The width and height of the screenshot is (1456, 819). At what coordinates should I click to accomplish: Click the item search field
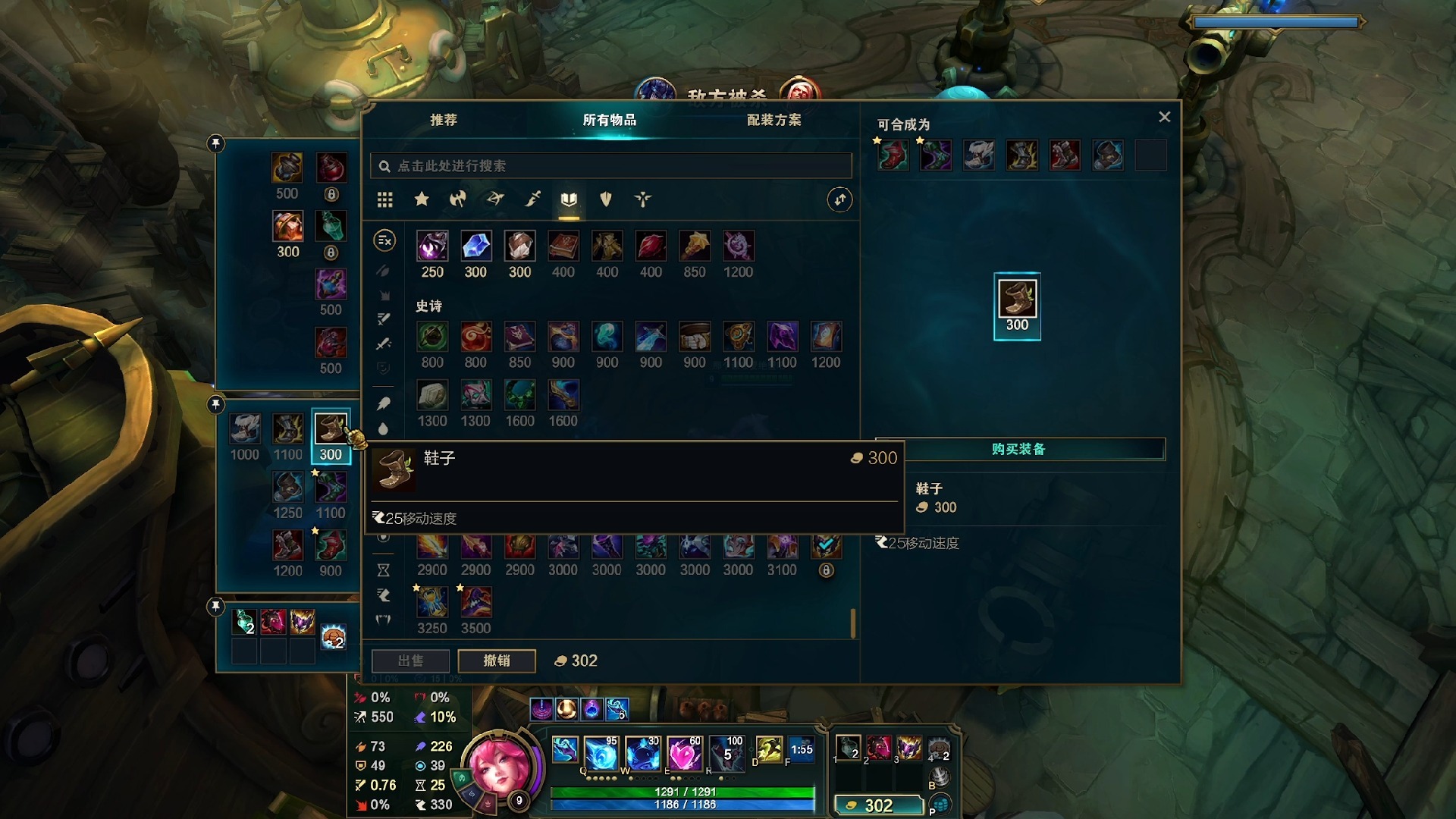point(610,166)
